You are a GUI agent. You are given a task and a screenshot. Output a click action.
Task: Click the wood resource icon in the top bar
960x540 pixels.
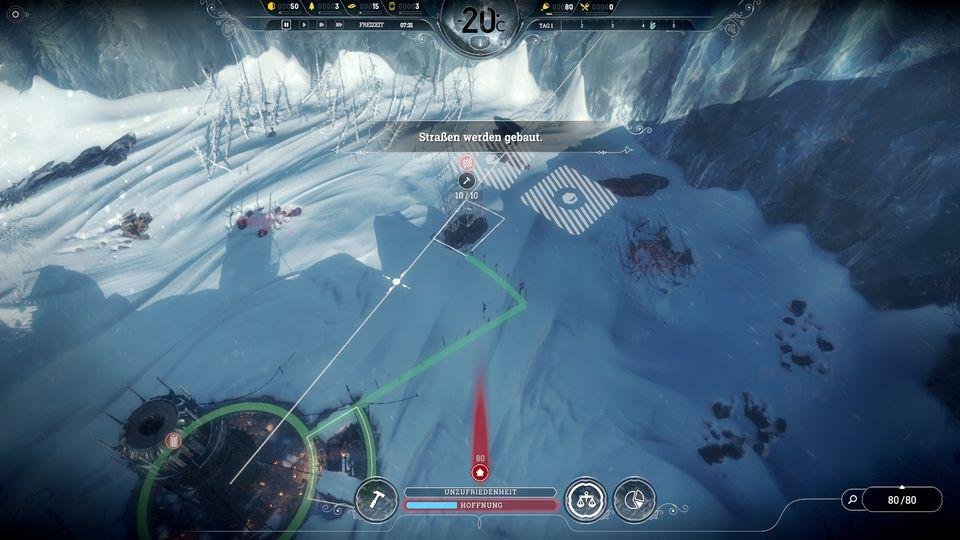point(309,7)
